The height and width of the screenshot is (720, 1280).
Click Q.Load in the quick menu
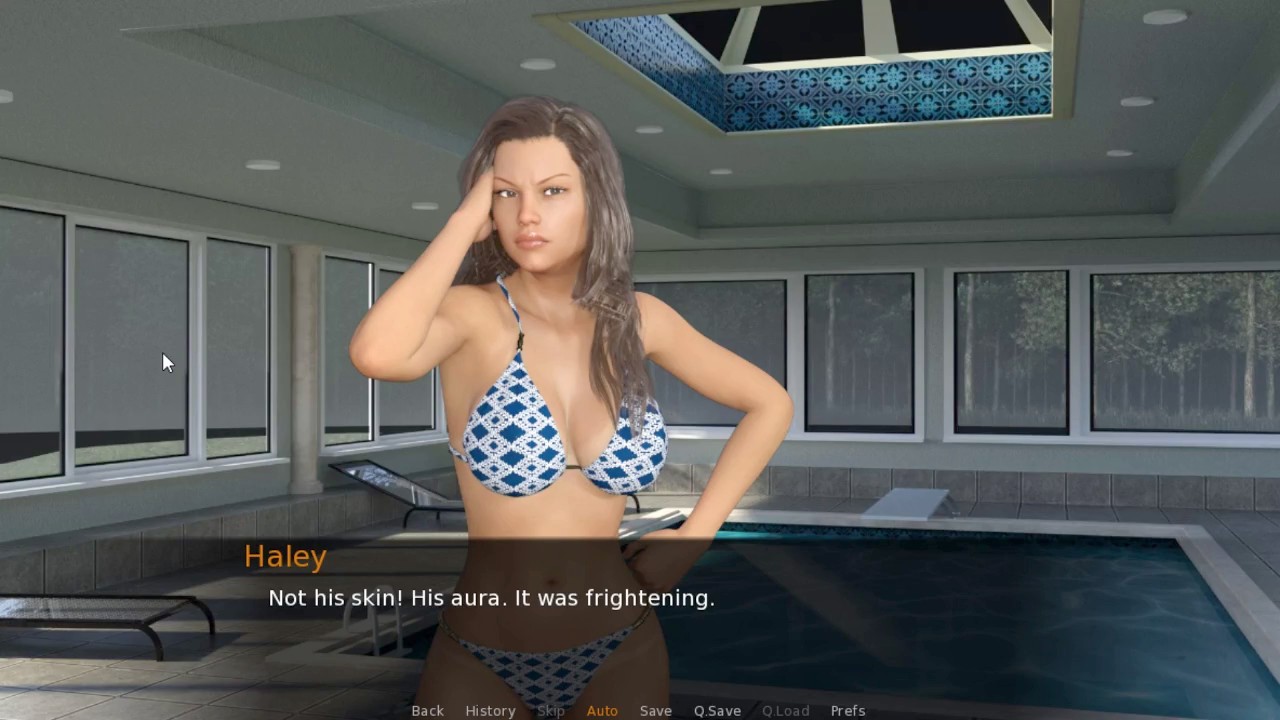[785, 710]
